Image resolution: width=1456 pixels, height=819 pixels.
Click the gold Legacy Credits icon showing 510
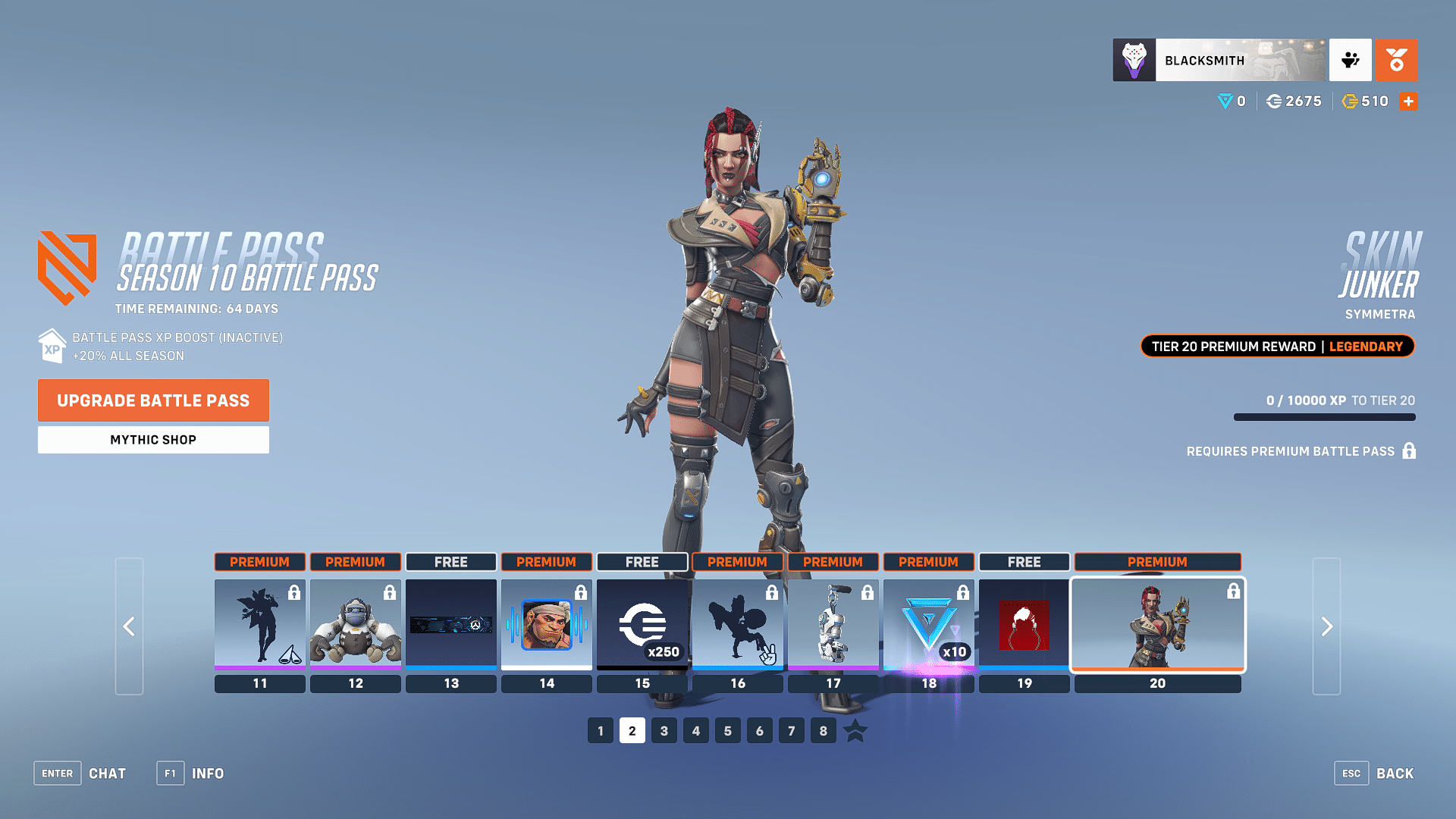tap(1351, 101)
